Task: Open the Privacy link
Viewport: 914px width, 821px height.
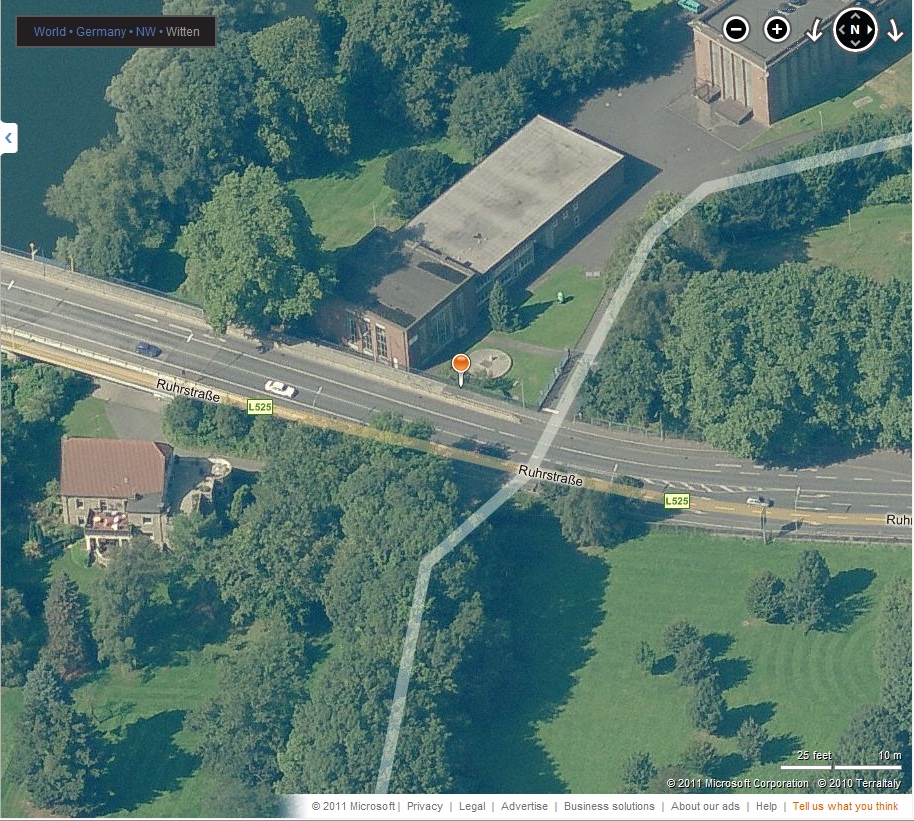Action: point(424,806)
